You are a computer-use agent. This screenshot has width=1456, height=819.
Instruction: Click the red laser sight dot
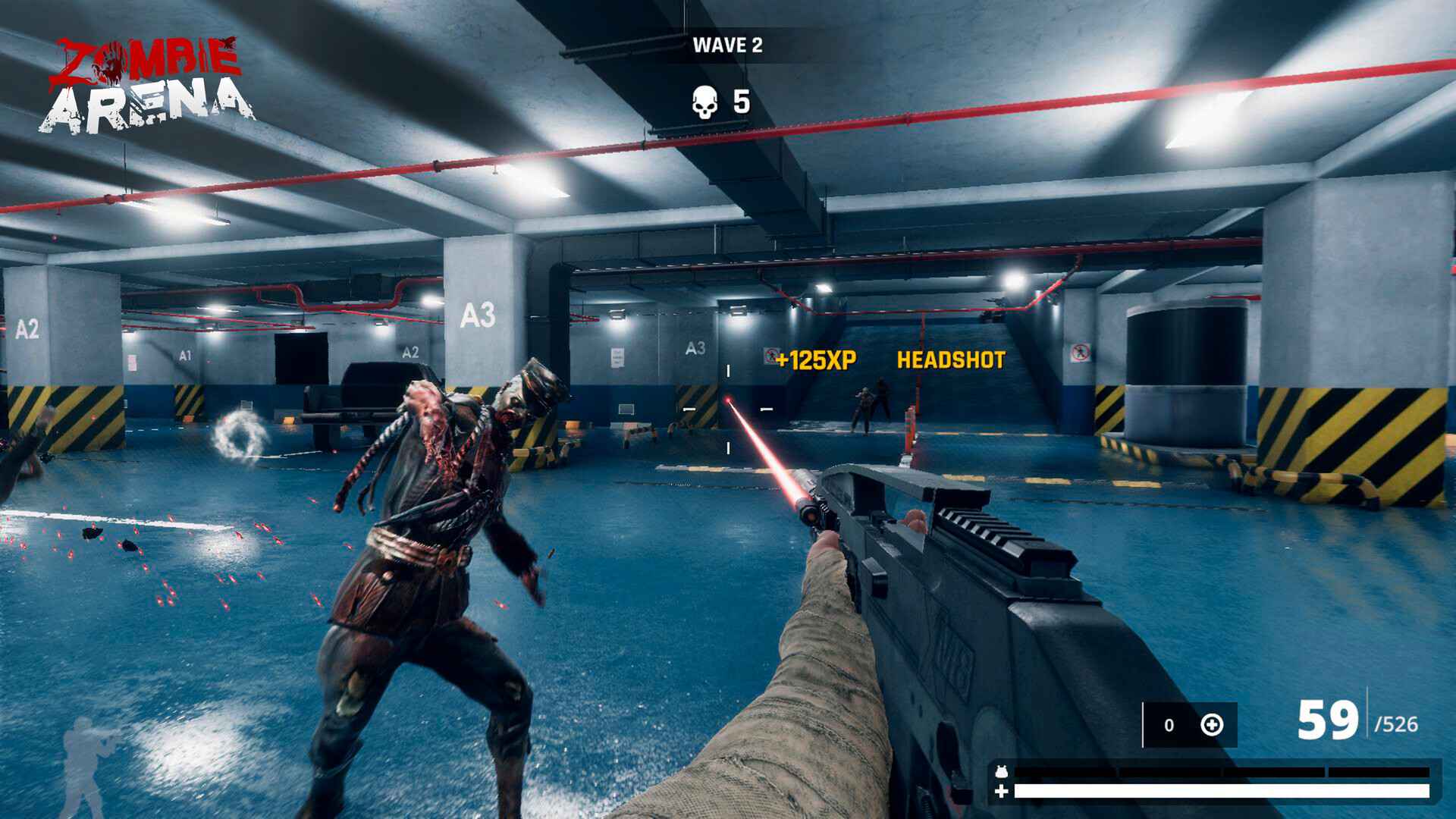point(728,400)
